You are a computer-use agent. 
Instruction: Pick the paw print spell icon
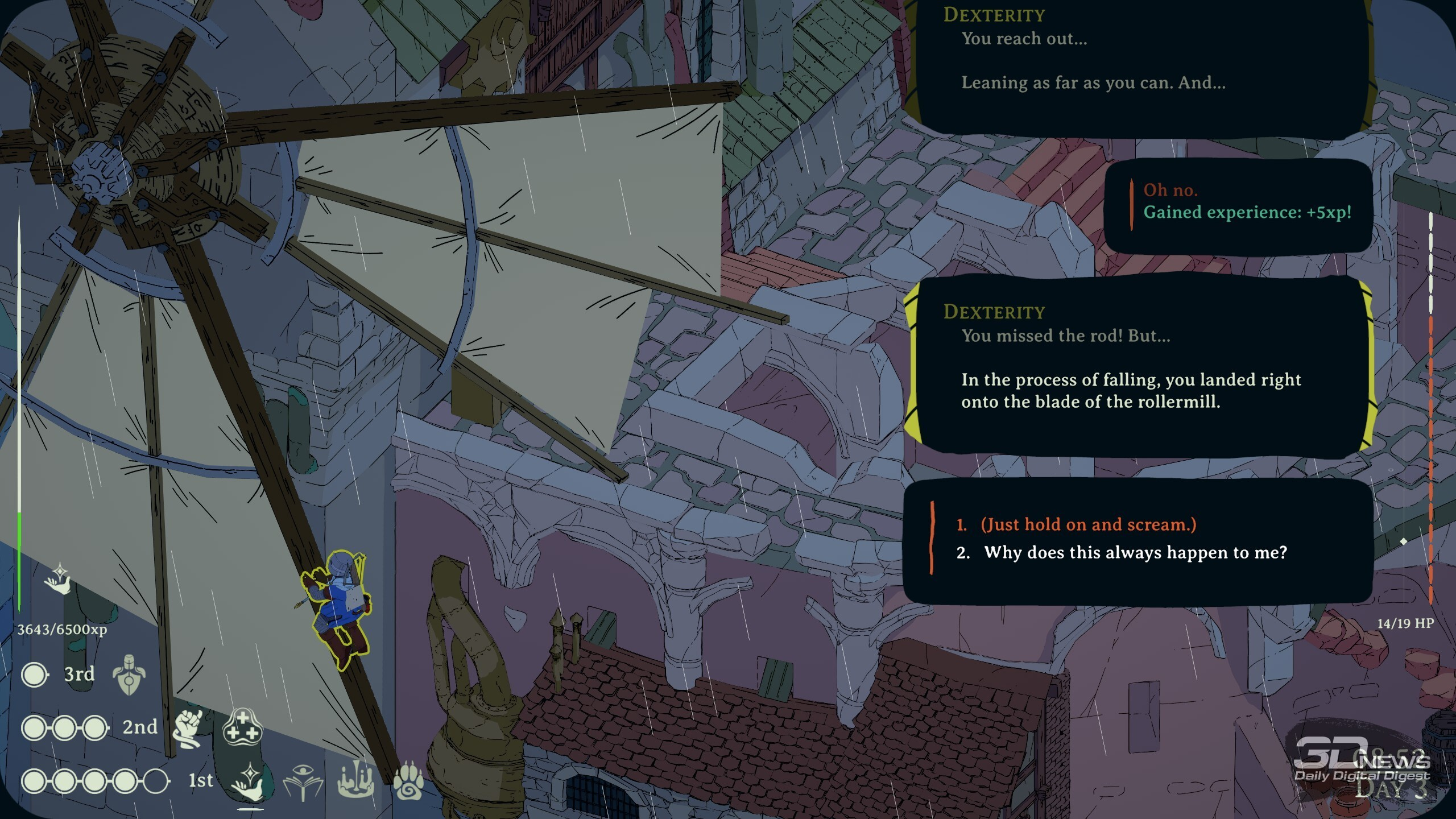pyautogui.click(x=408, y=780)
